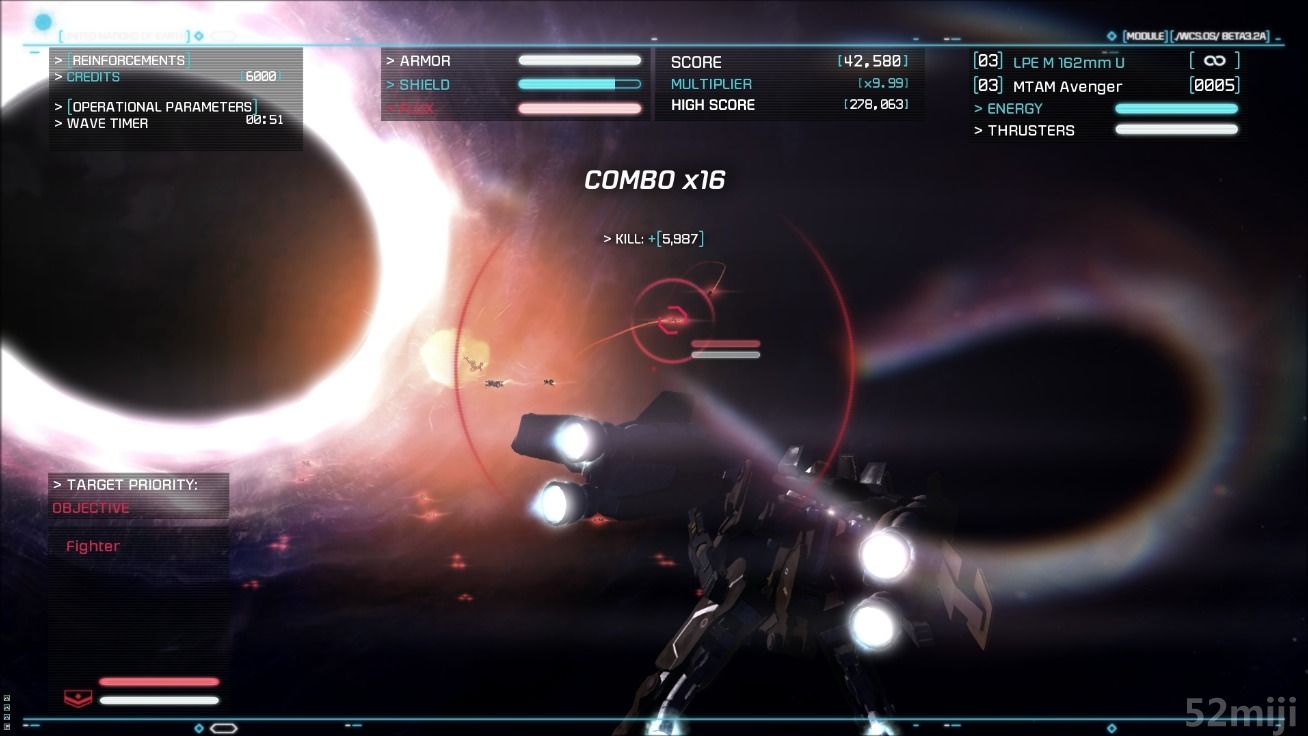Select the LPE M 162mm U weapon
The image size is (1308, 736).
(1068, 62)
